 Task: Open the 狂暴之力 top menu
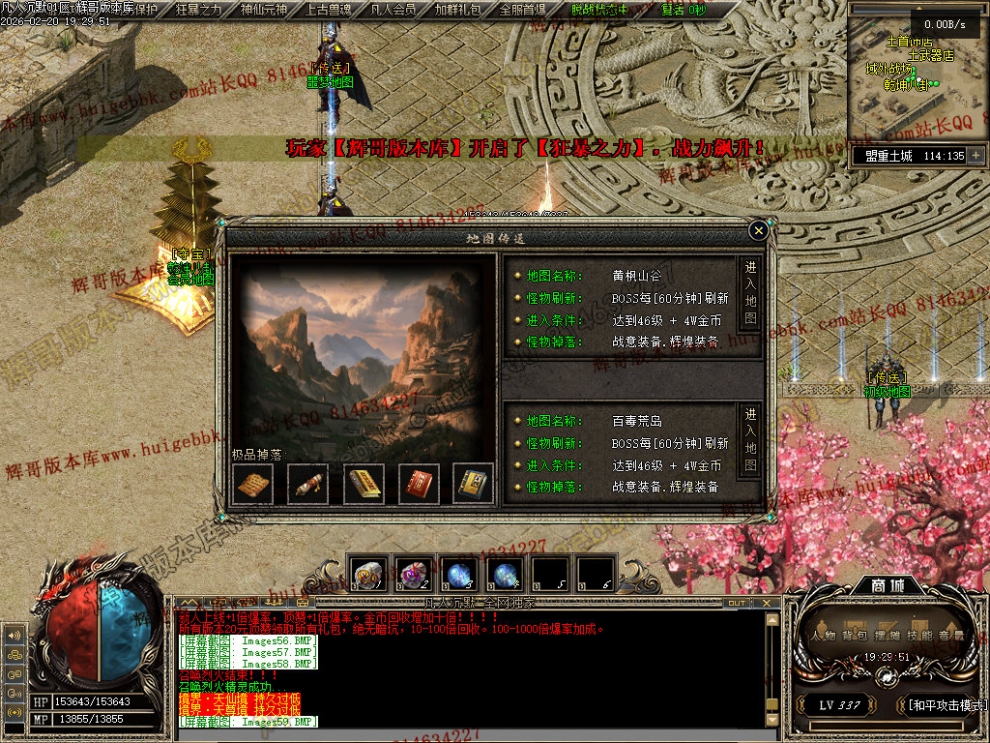[198, 9]
